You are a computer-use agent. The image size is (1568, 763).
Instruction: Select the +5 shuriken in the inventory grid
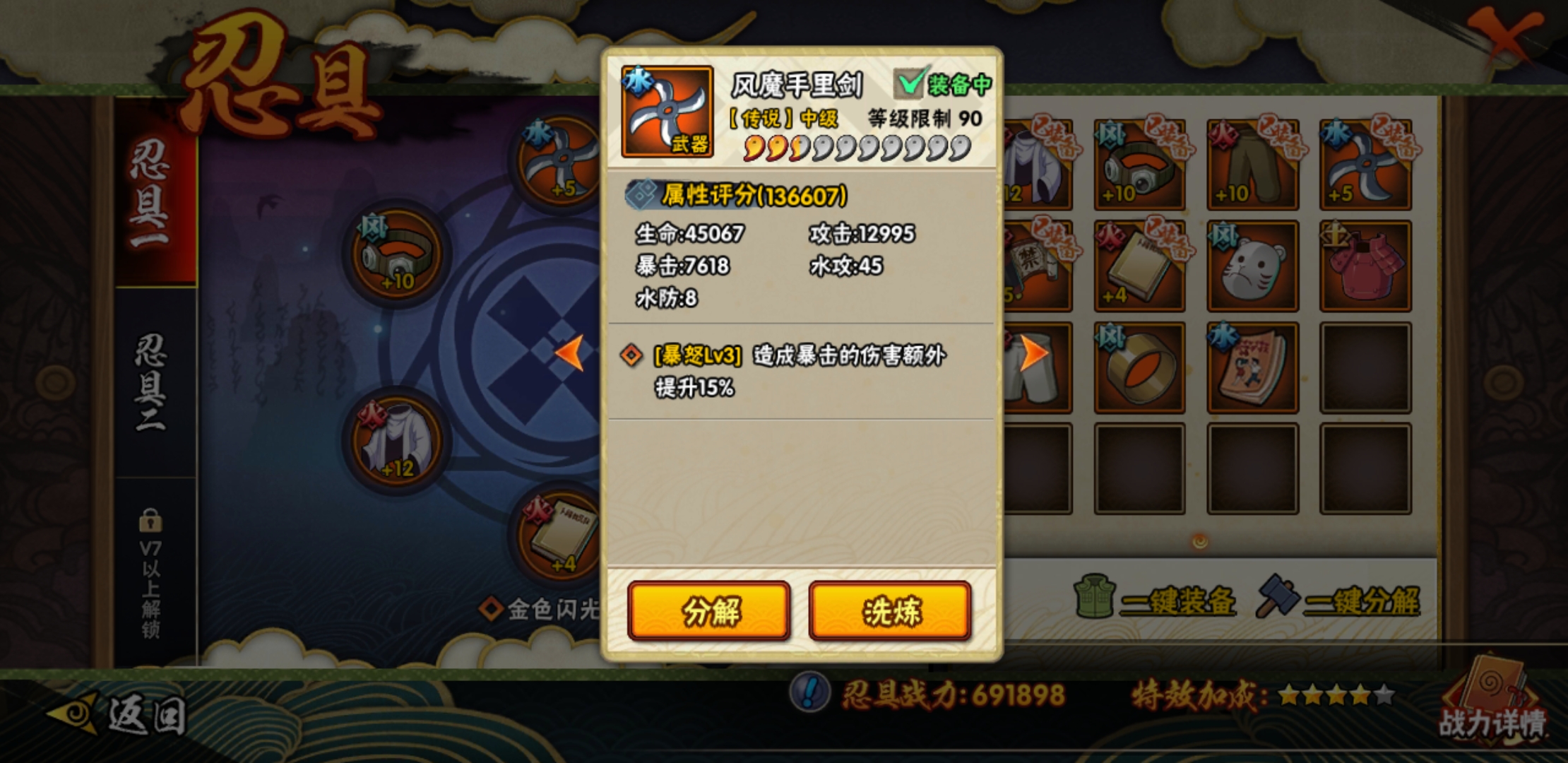point(1365,165)
